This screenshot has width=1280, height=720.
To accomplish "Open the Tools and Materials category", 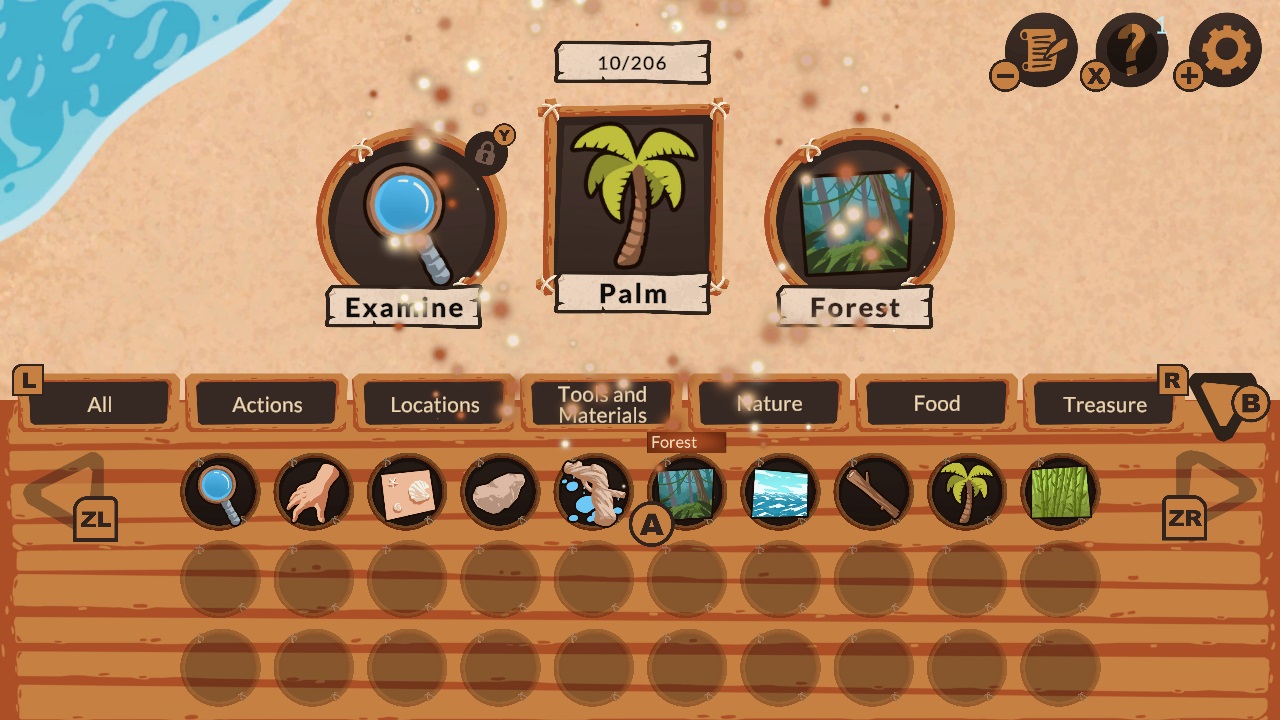I will (600, 403).
